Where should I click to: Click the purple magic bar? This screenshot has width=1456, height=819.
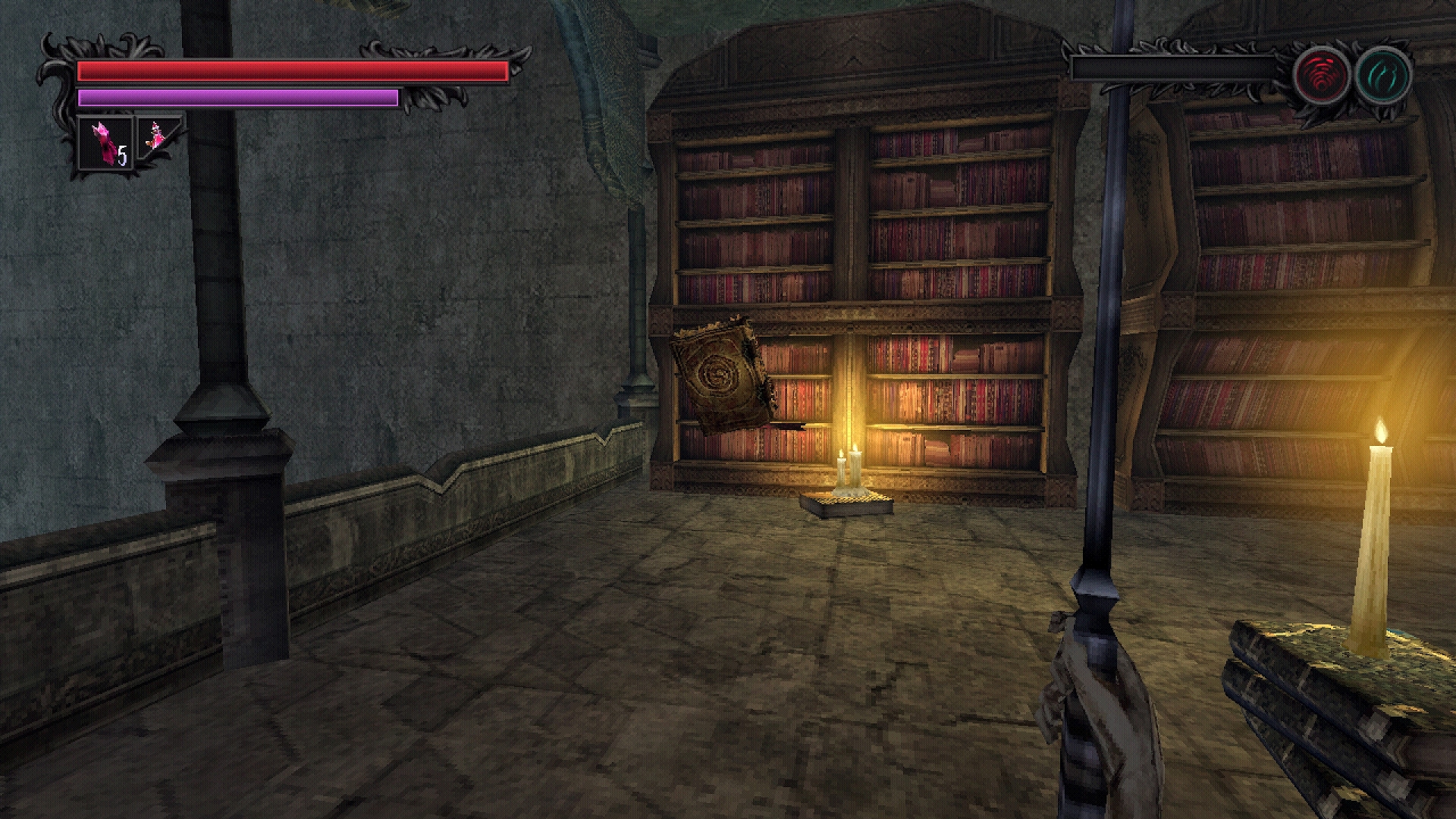click(x=235, y=98)
